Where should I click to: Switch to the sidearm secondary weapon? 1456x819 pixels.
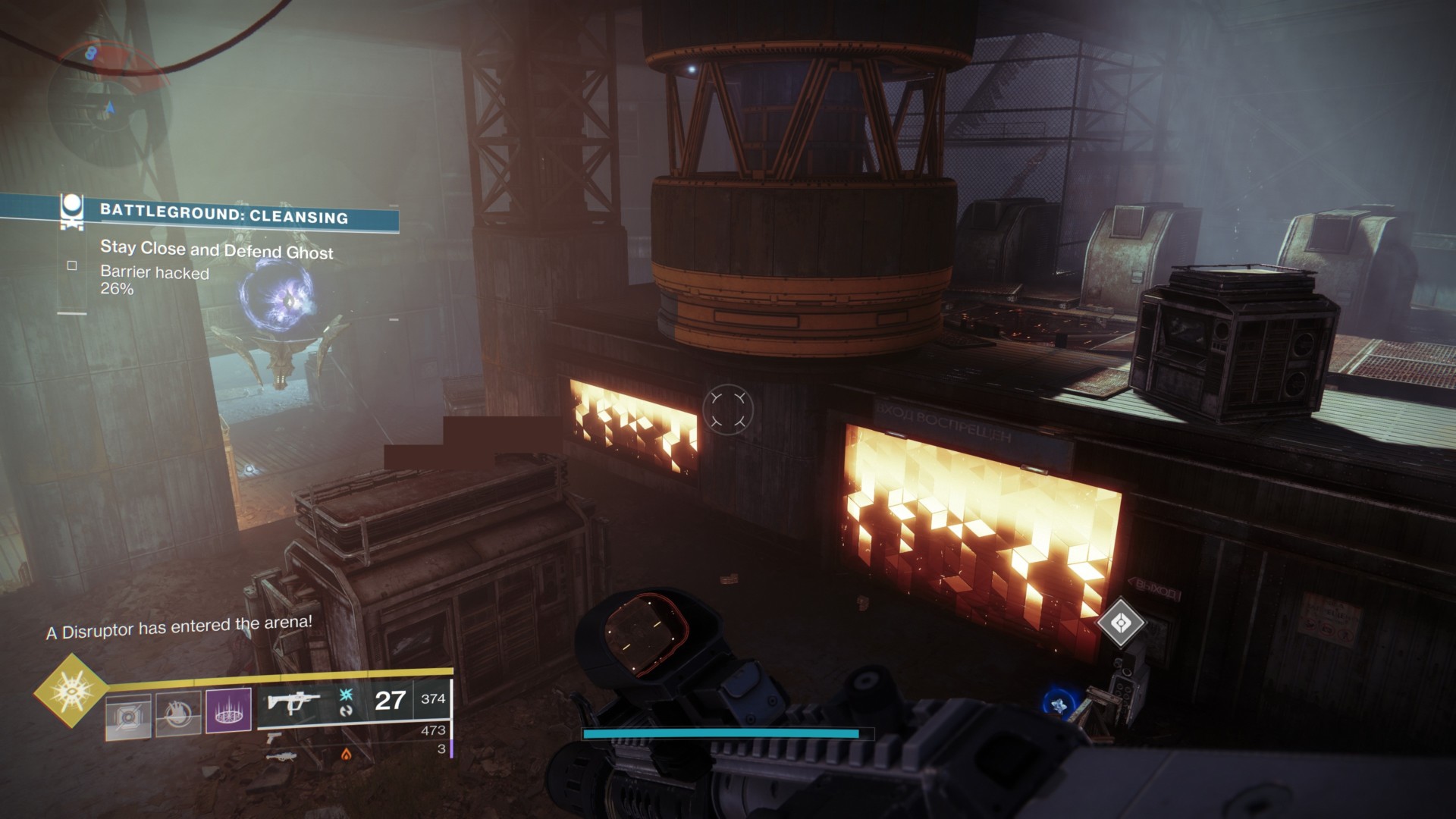[275, 736]
